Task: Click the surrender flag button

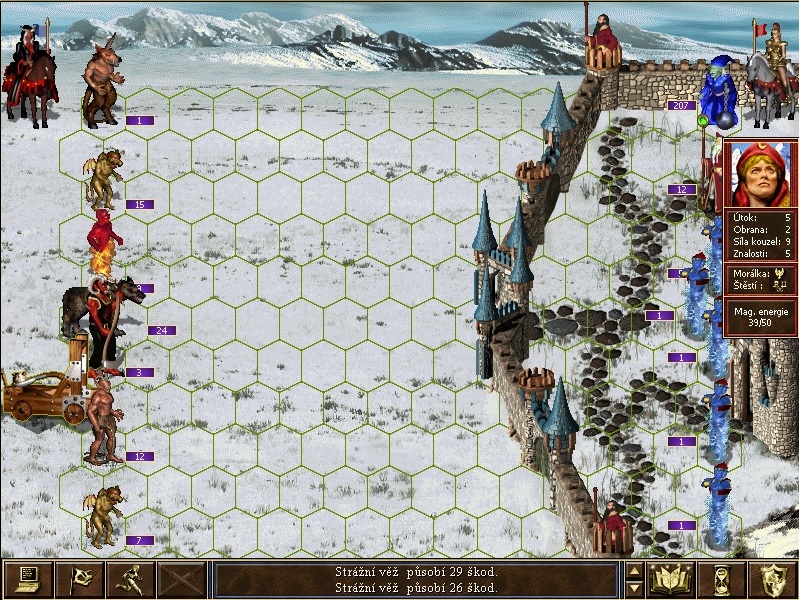Action: coord(79,579)
